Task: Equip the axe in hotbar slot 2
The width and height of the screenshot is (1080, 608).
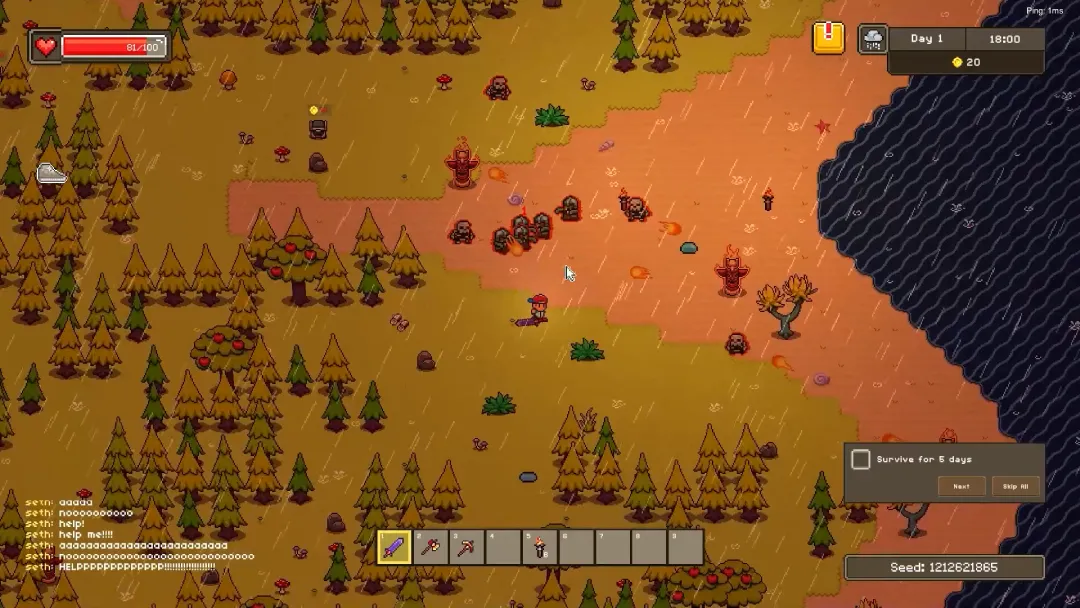Action: tap(431, 547)
